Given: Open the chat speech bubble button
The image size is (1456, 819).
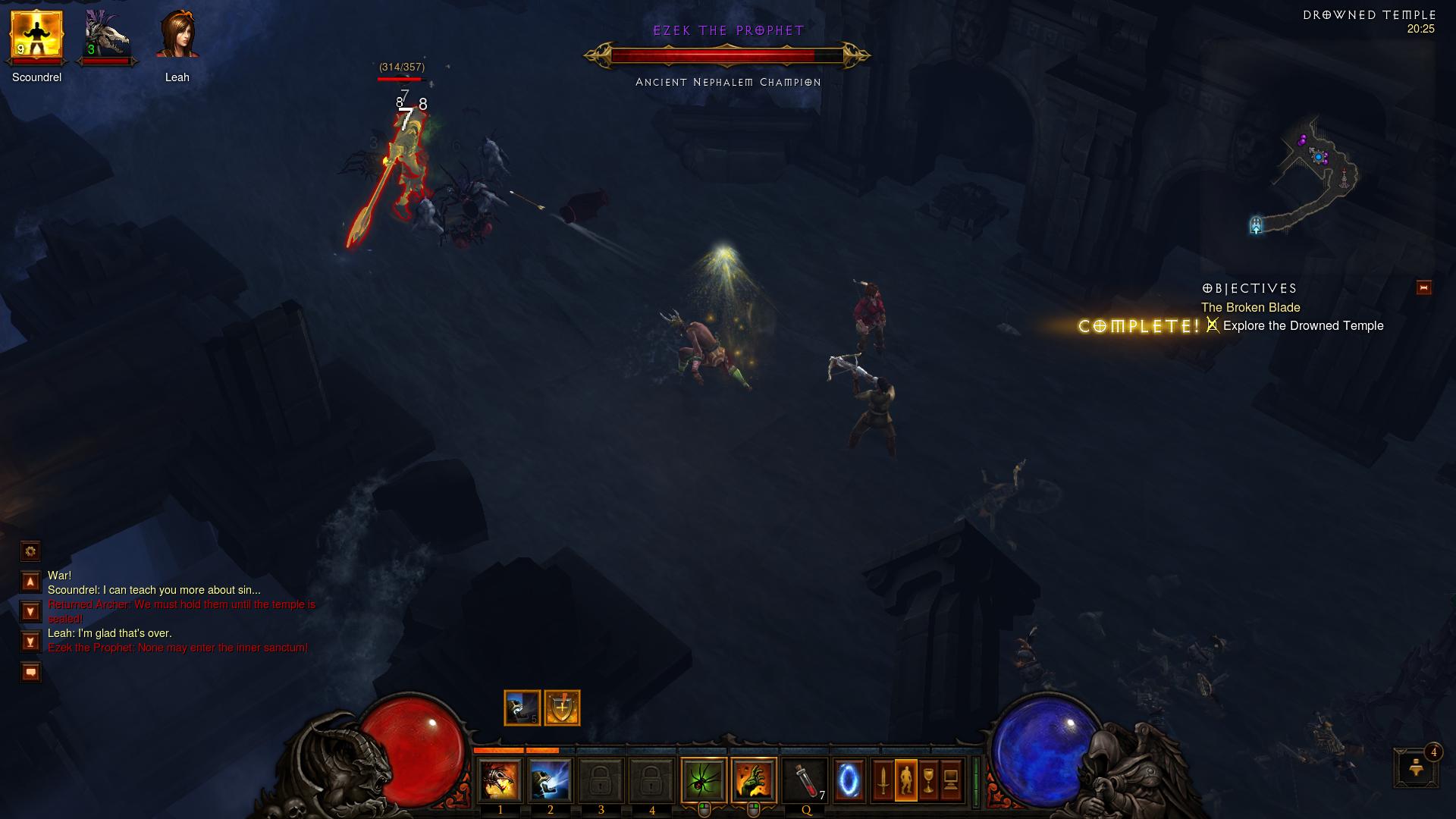Looking at the screenshot, I should (x=30, y=672).
